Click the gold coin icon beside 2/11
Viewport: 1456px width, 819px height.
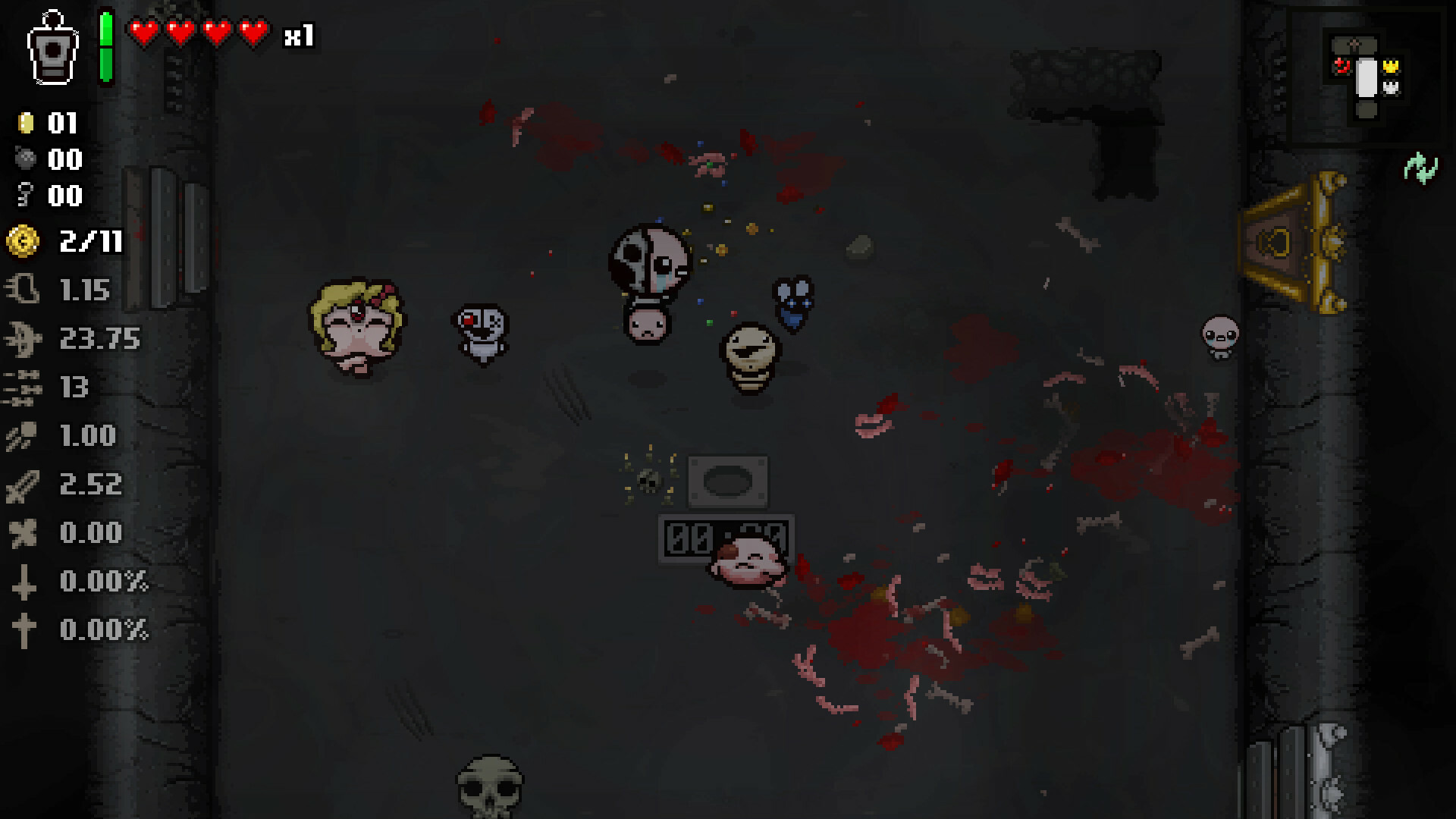[x=23, y=243]
